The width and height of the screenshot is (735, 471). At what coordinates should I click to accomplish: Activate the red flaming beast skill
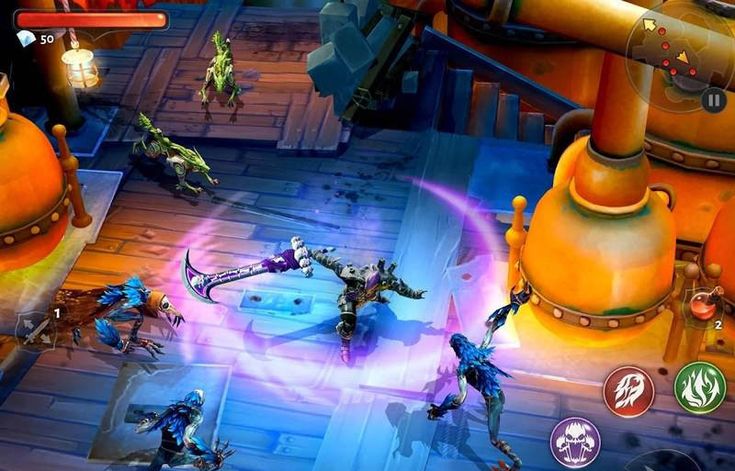[x=628, y=391]
